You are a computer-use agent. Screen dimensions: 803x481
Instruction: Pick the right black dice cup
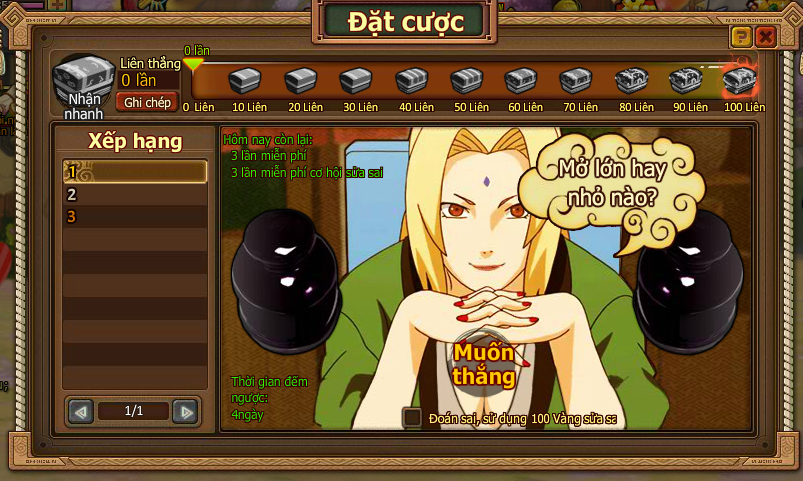(x=688, y=280)
